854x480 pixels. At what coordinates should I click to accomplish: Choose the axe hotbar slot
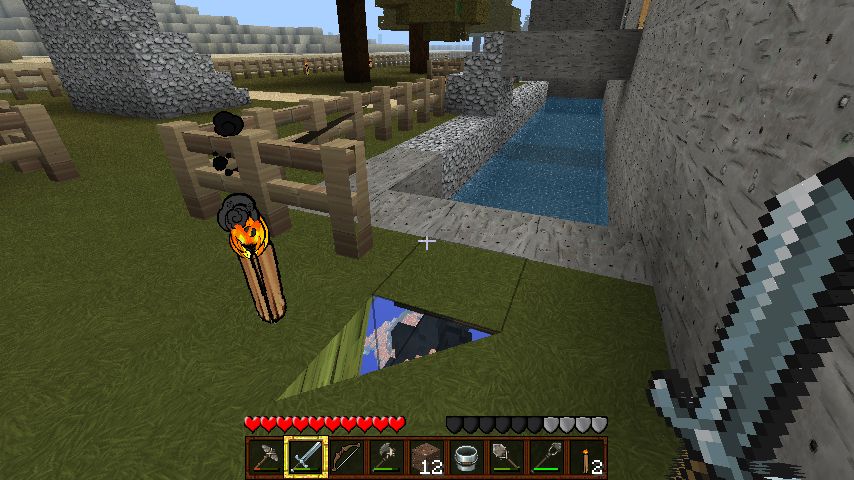point(383,457)
